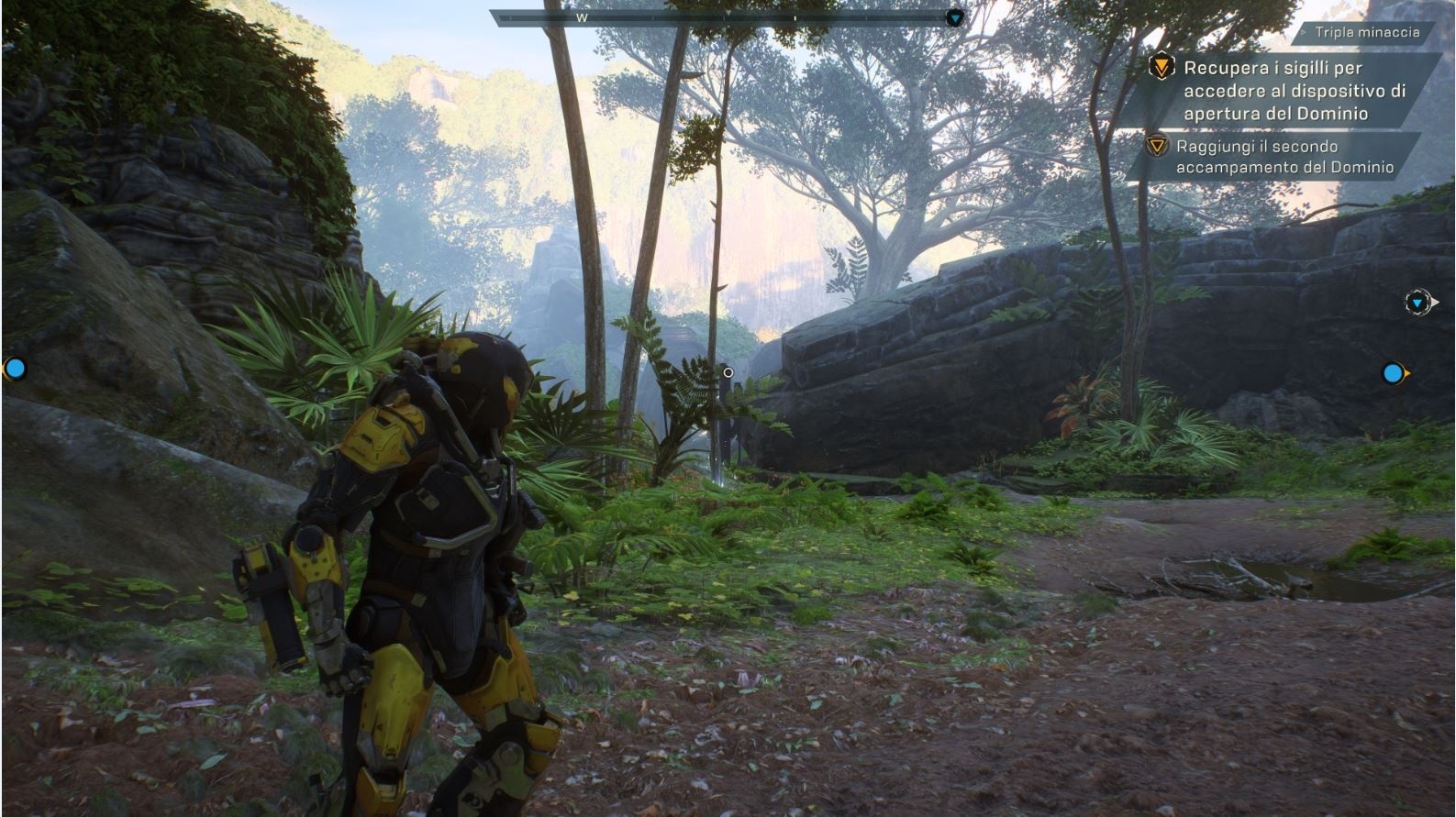This screenshot has width=1456, height=817.
Task: Open the Tripla minaccia mission title
Action: [x=1366, y=32]
